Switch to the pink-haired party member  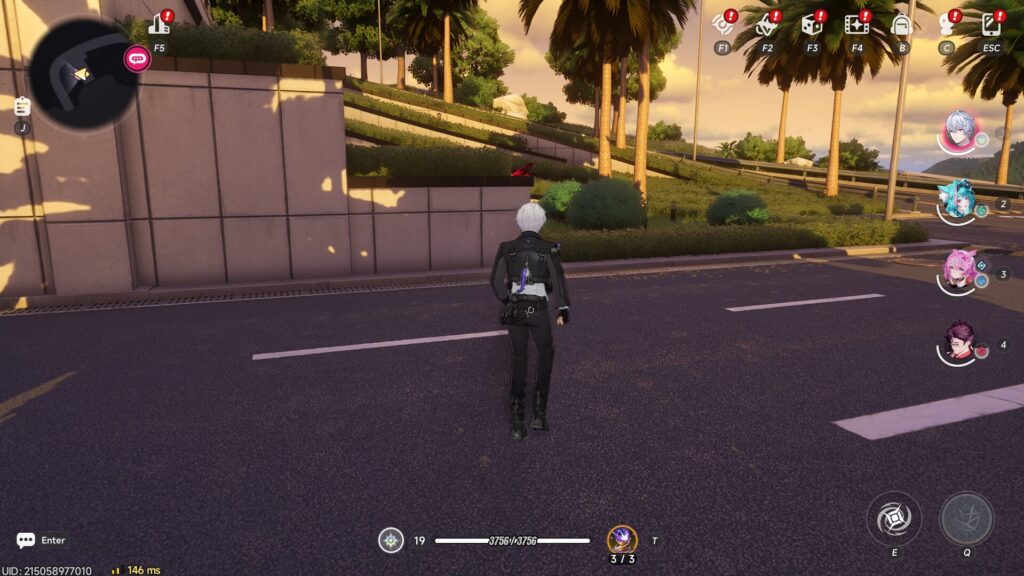(x=960, y=270)
